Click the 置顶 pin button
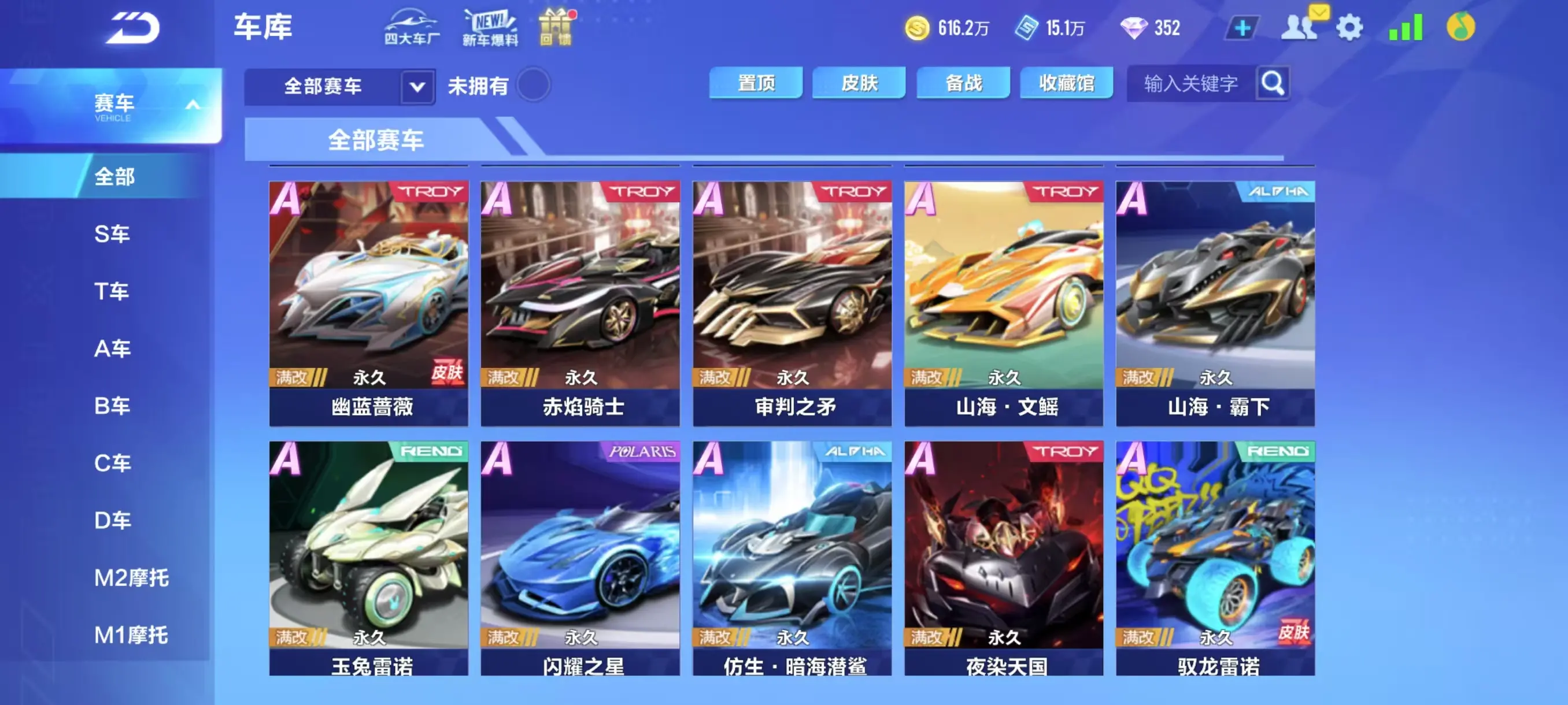 [x=756, y=83]
